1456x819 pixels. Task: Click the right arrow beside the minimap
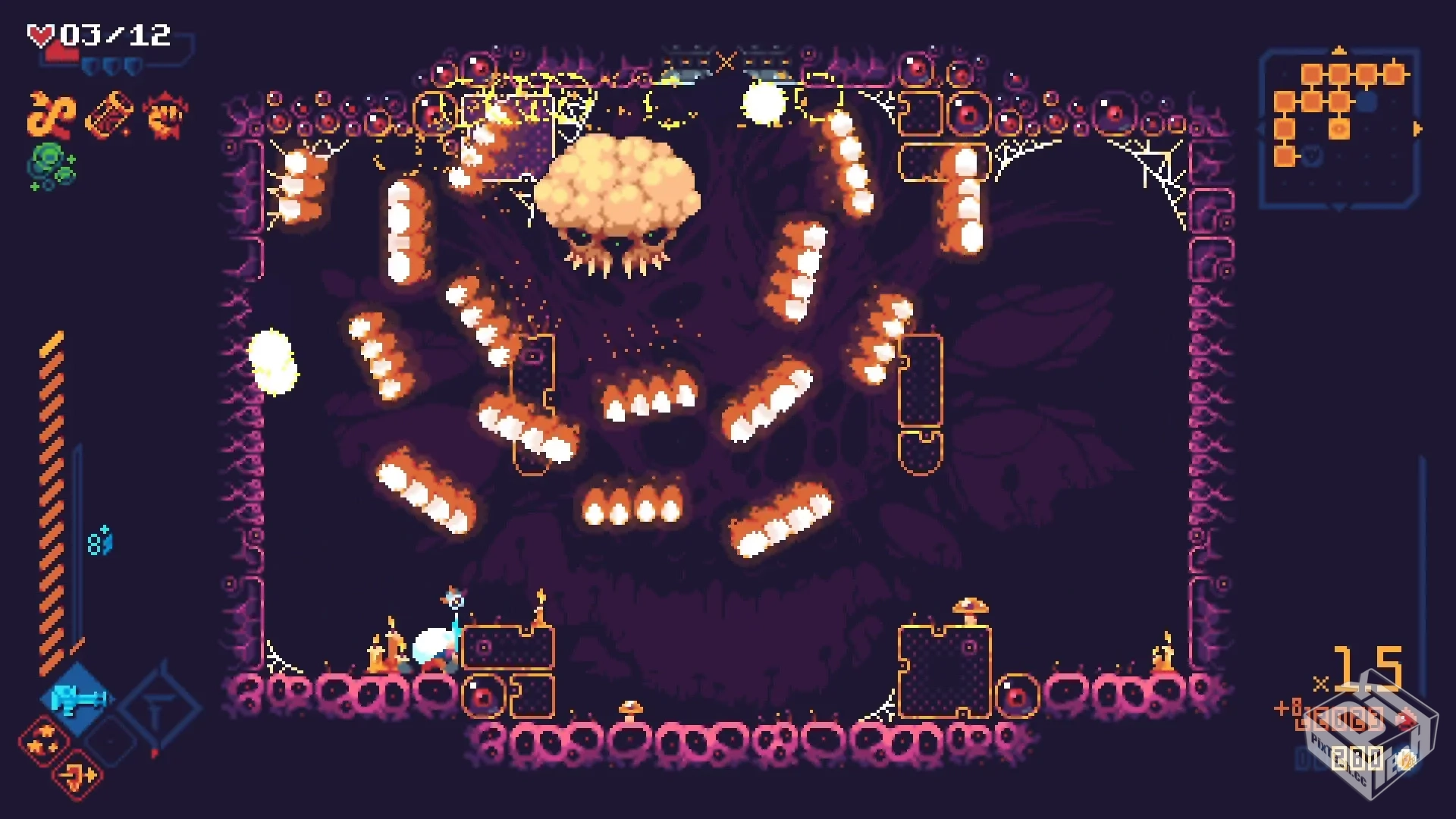click(1417, 128)
